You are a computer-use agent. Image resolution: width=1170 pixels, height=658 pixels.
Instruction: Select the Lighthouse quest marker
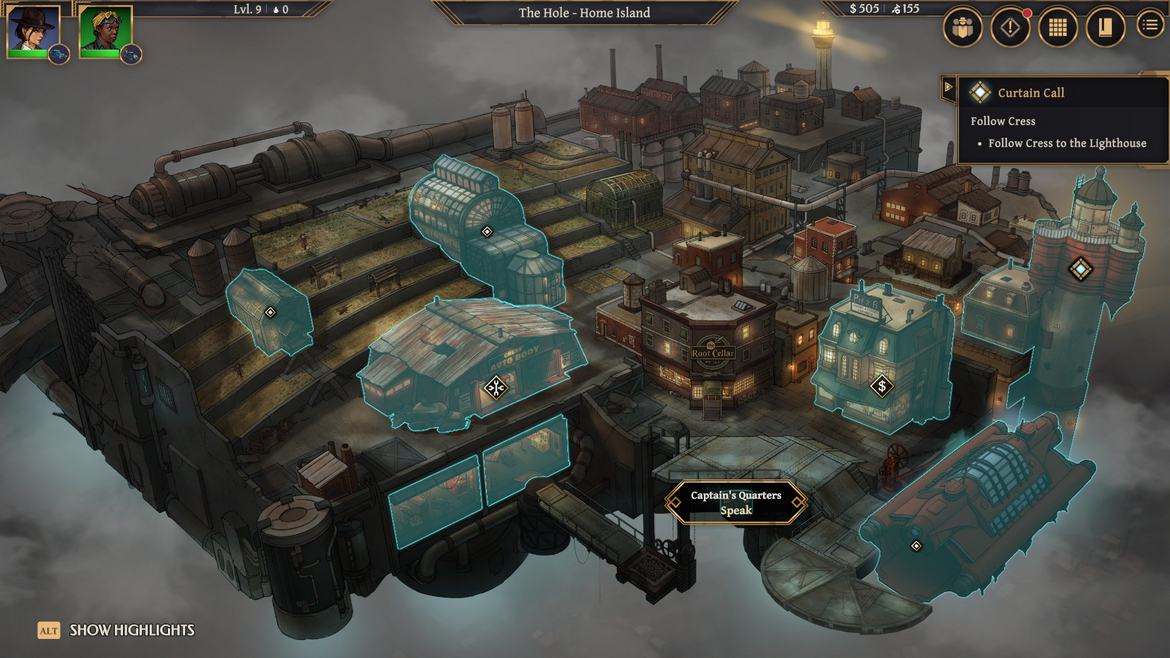1080,268
